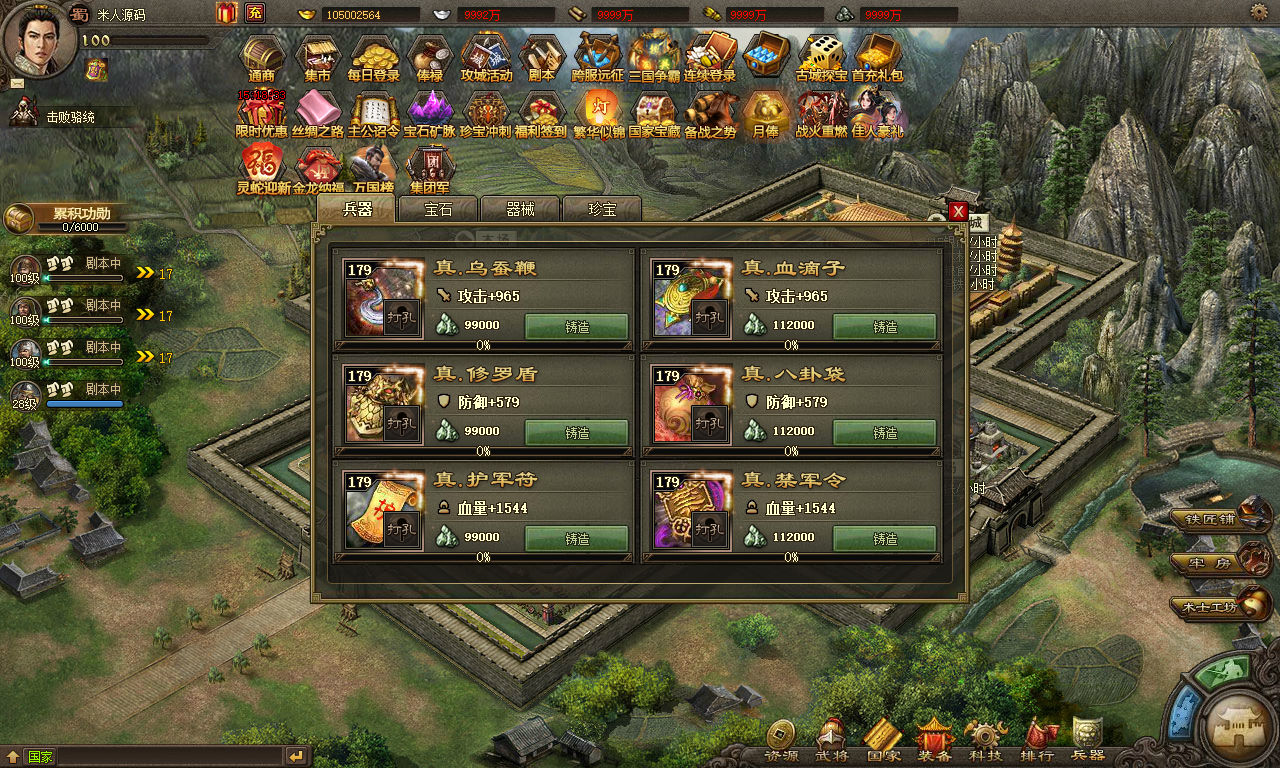Forge the 真.血滴子 weapon
The height and width of the screenshot is (768, 1280).
885,327
